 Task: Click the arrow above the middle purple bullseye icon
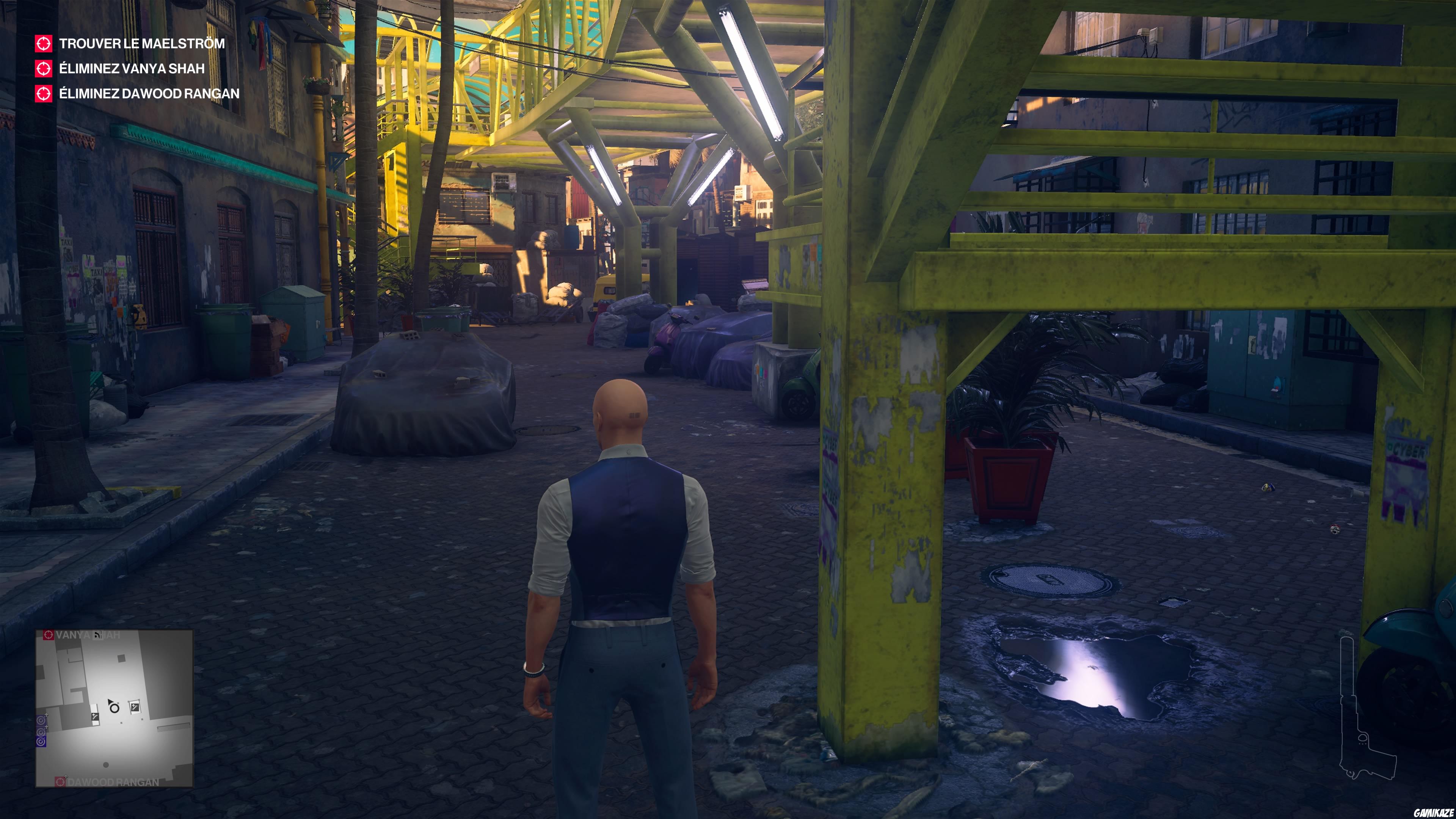47,727
